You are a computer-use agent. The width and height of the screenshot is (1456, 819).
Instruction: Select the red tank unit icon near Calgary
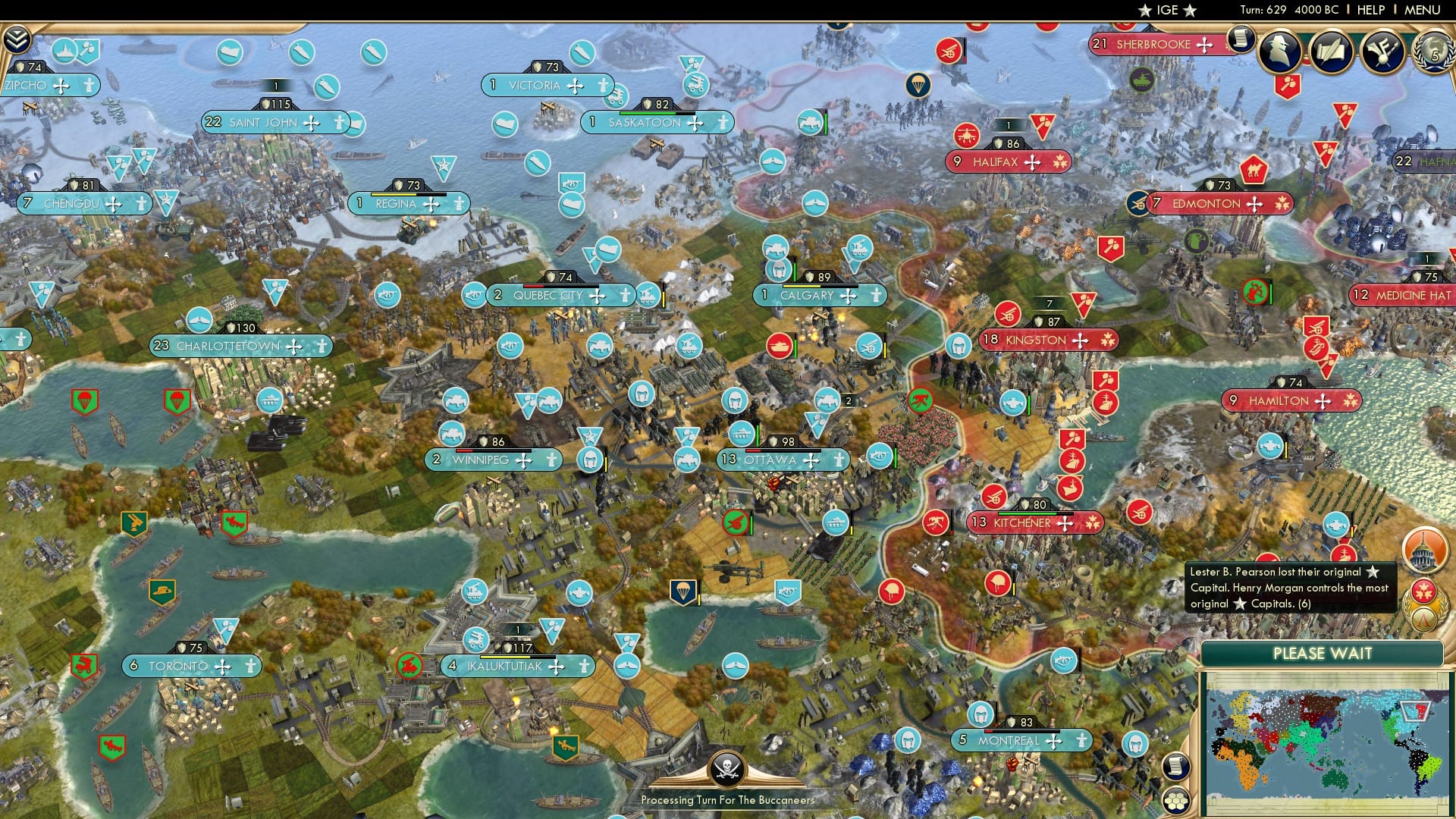780,346
